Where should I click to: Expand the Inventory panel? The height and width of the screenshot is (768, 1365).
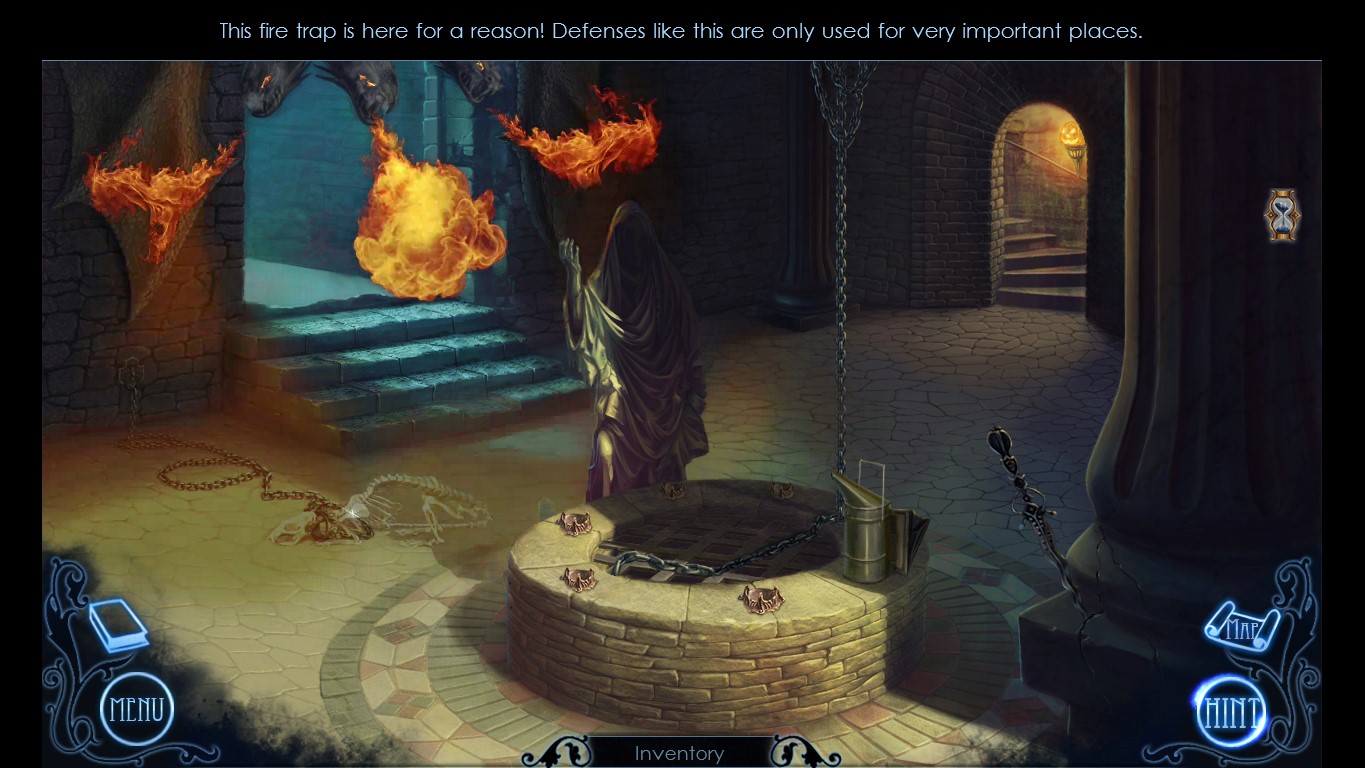point(680,753)
